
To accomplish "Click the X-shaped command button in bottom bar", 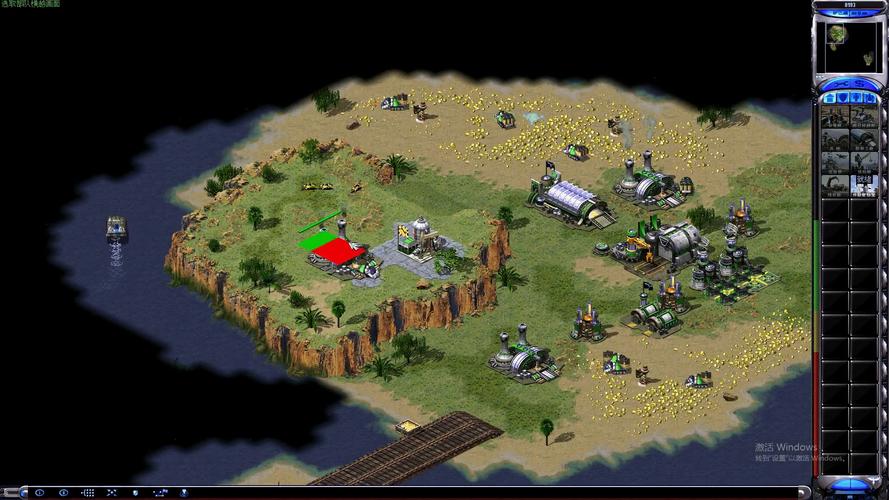I will 111,493.
